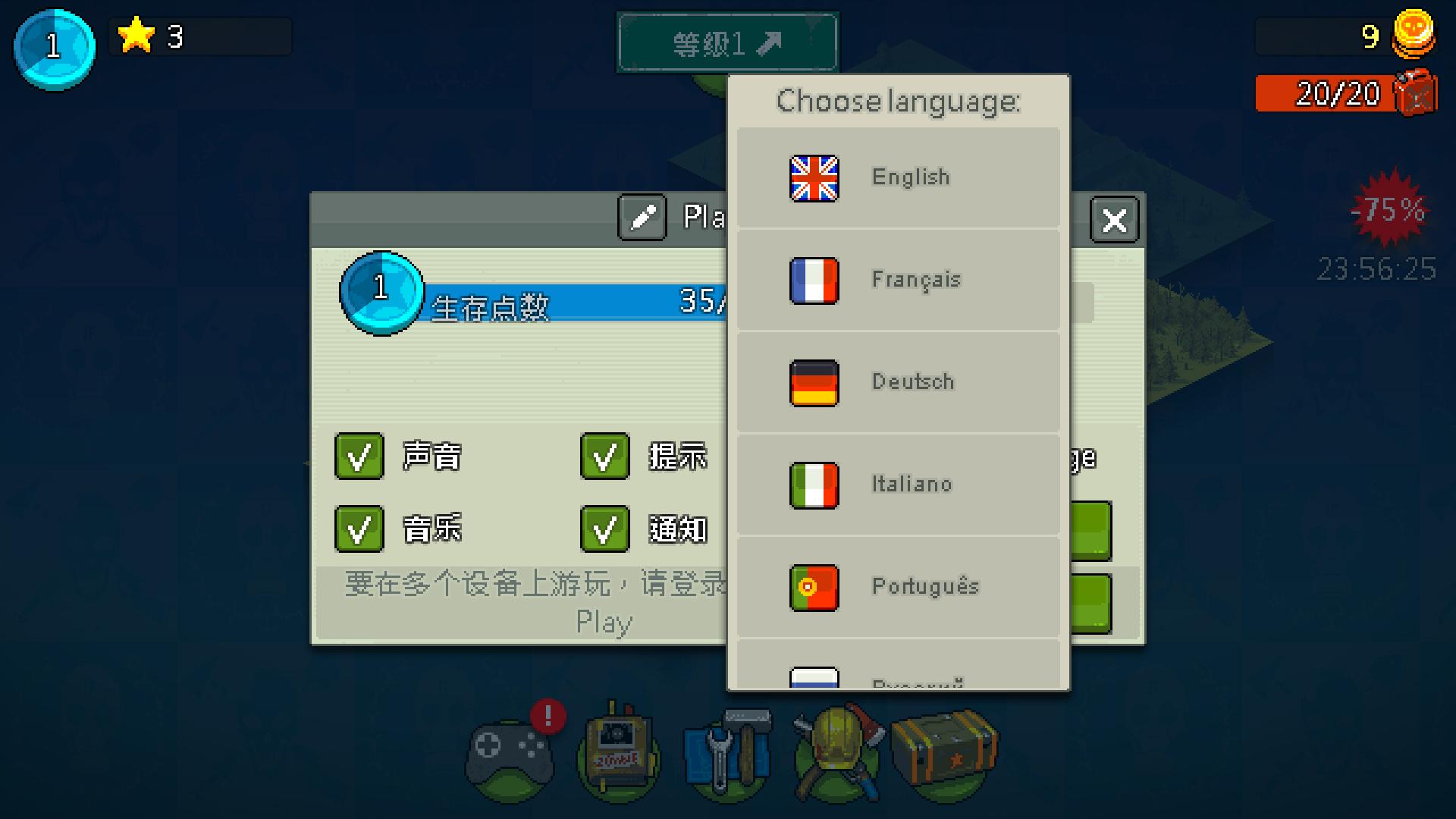This screenshot has height=819, width=1456.
Task: Click the fuel canister icon showing 20/20
Action: click(1415, 94)
